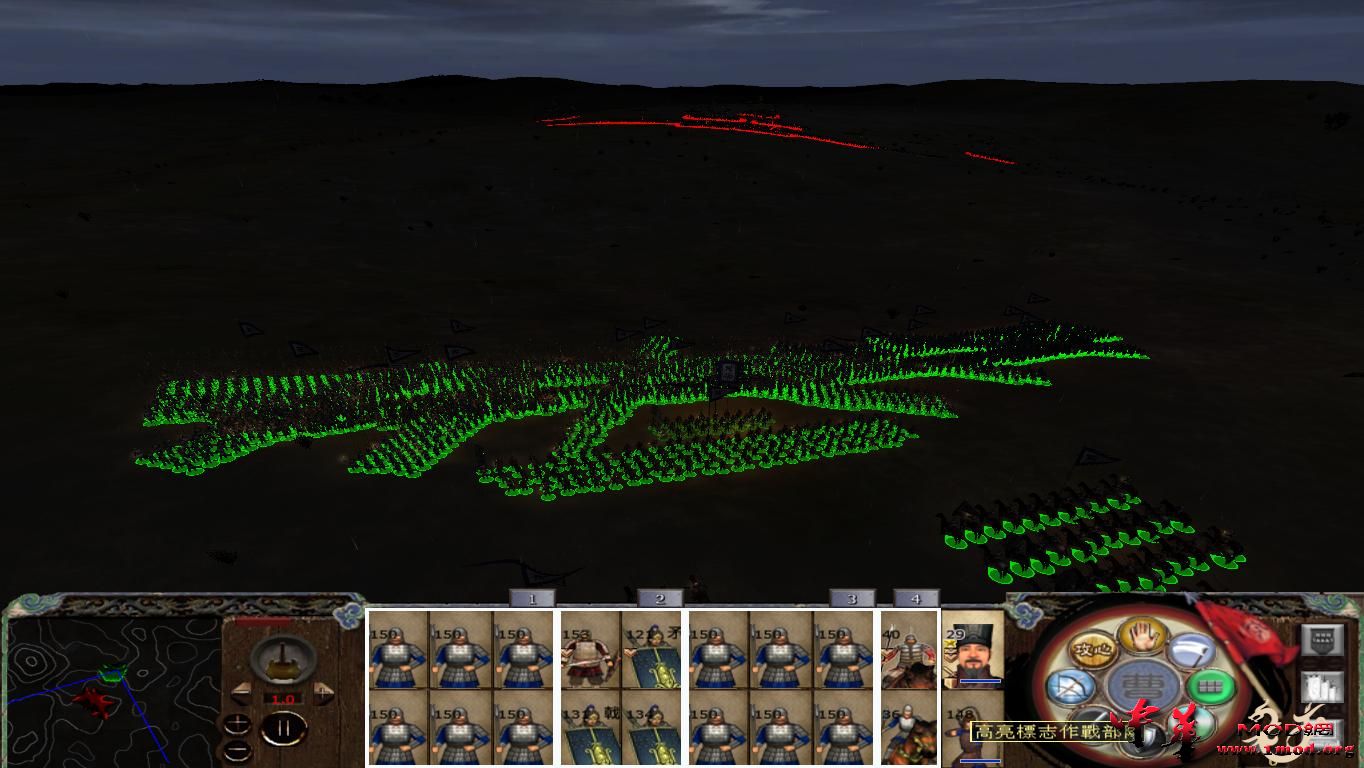Click the minus button to zoom out minimap

(237, 751)
